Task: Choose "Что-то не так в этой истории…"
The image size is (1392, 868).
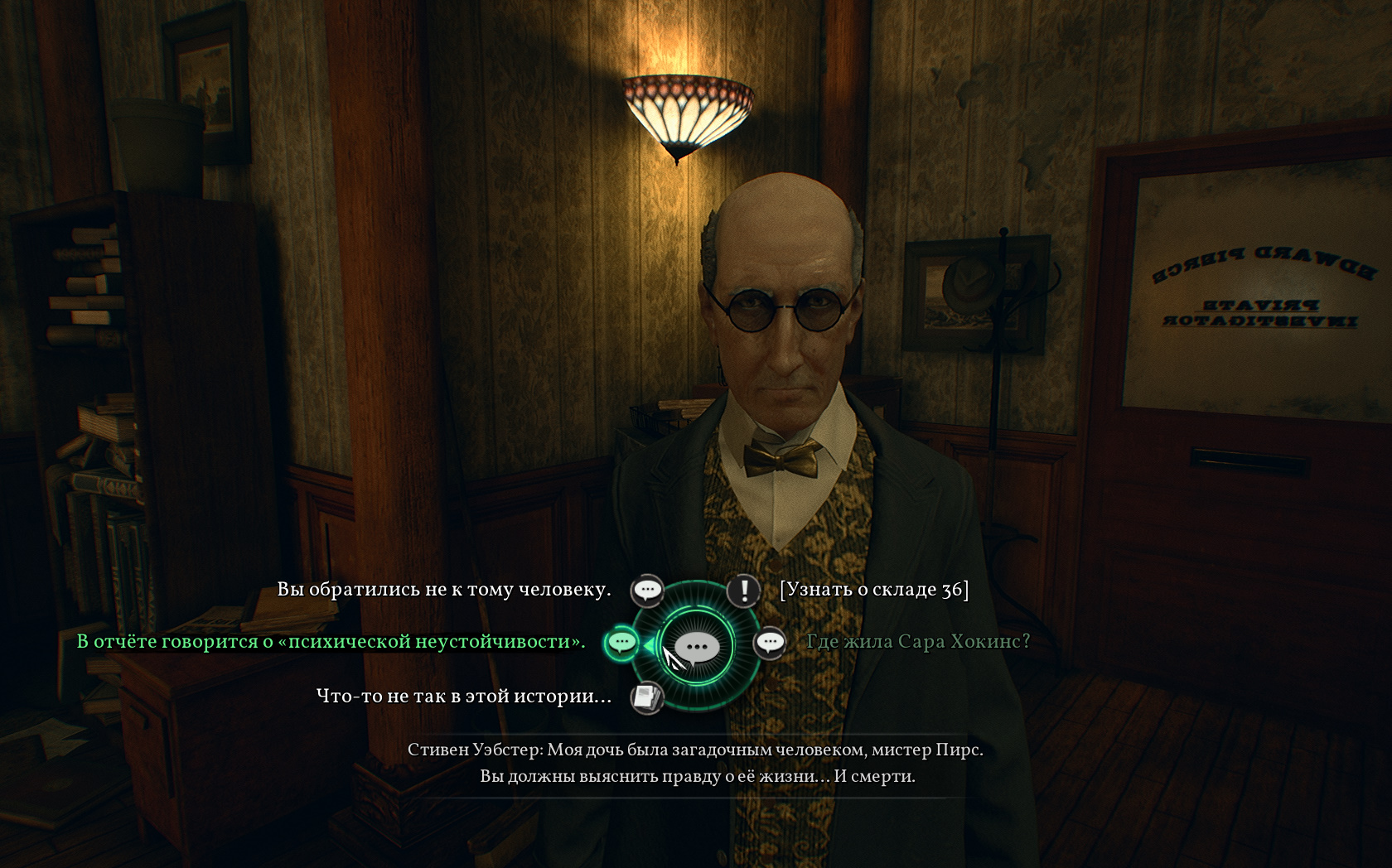Action: pyautogui.click(x=463, y=697)
